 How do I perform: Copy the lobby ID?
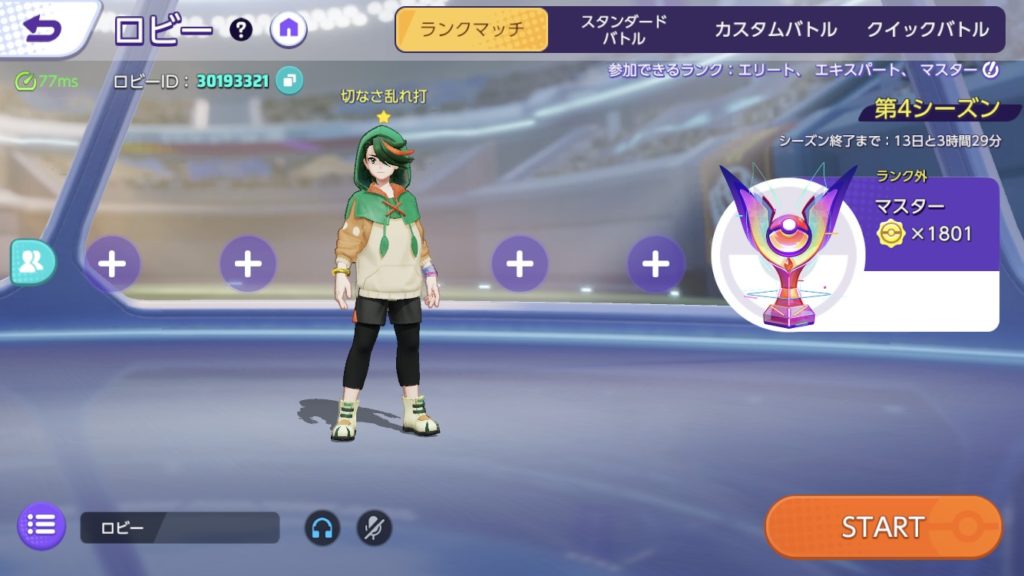(x=290, y=80)
